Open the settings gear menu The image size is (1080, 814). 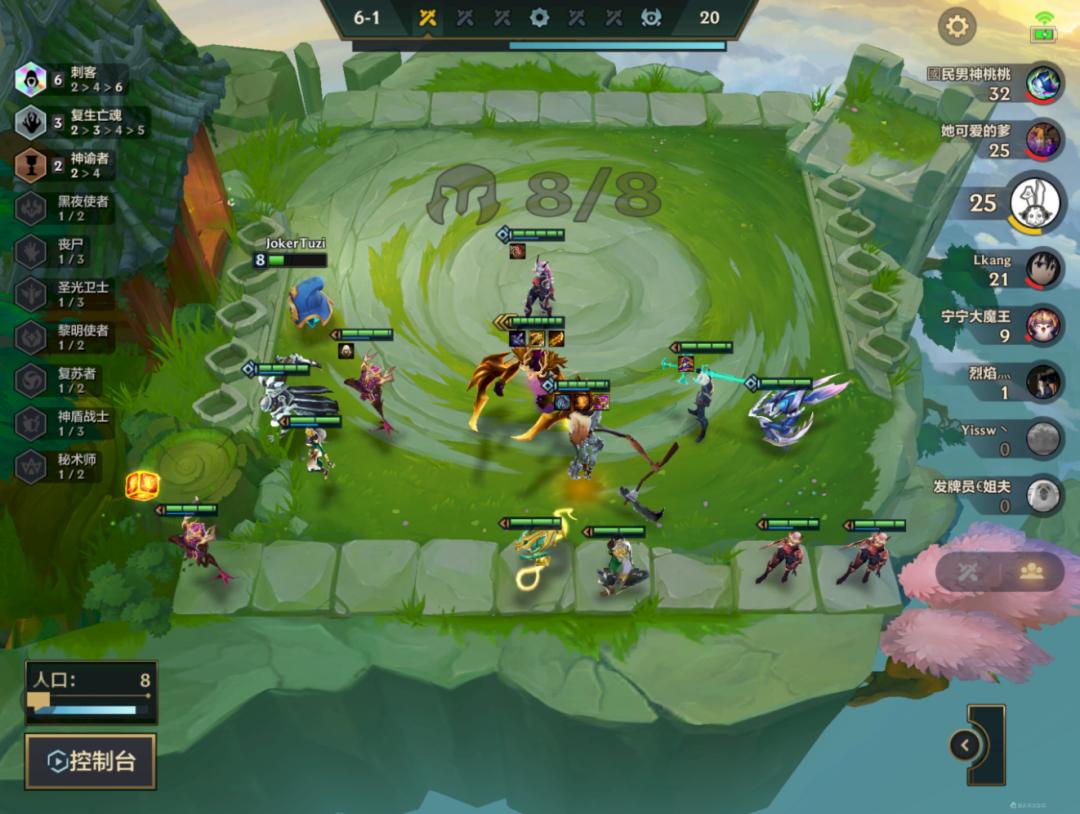957,26
